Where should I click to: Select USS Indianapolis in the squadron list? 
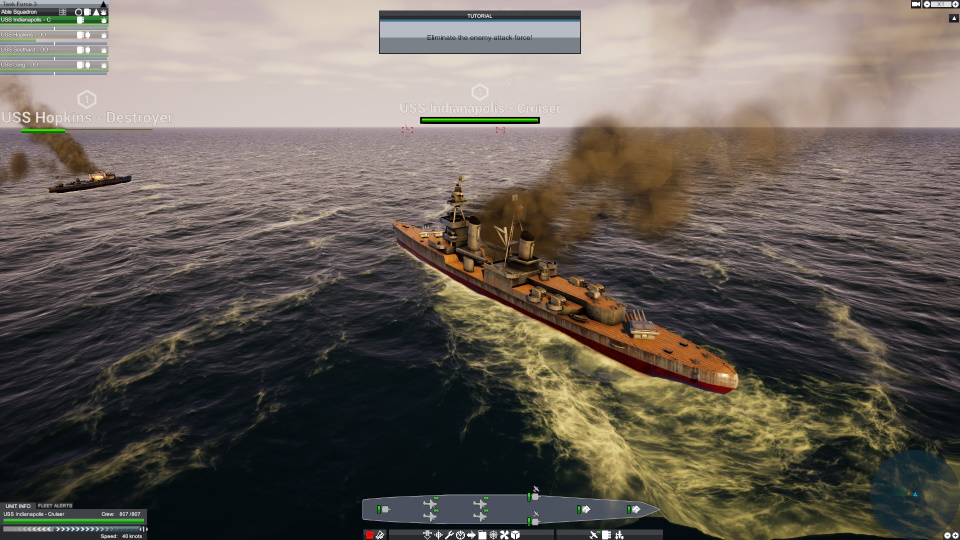(x=40, y=20)
